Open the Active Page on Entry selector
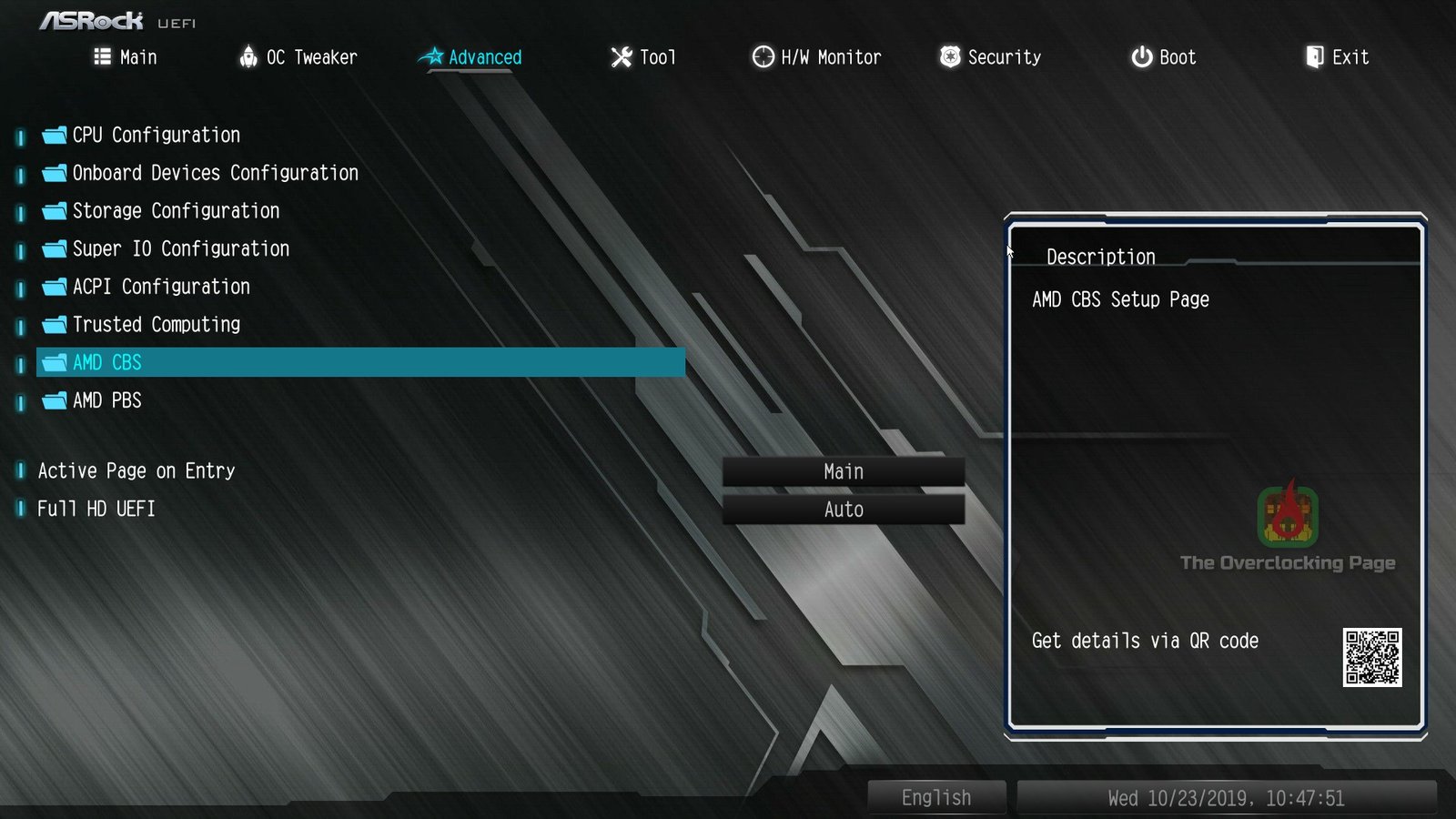Viewport: 1456px width, 819px height. pos(843,470)
